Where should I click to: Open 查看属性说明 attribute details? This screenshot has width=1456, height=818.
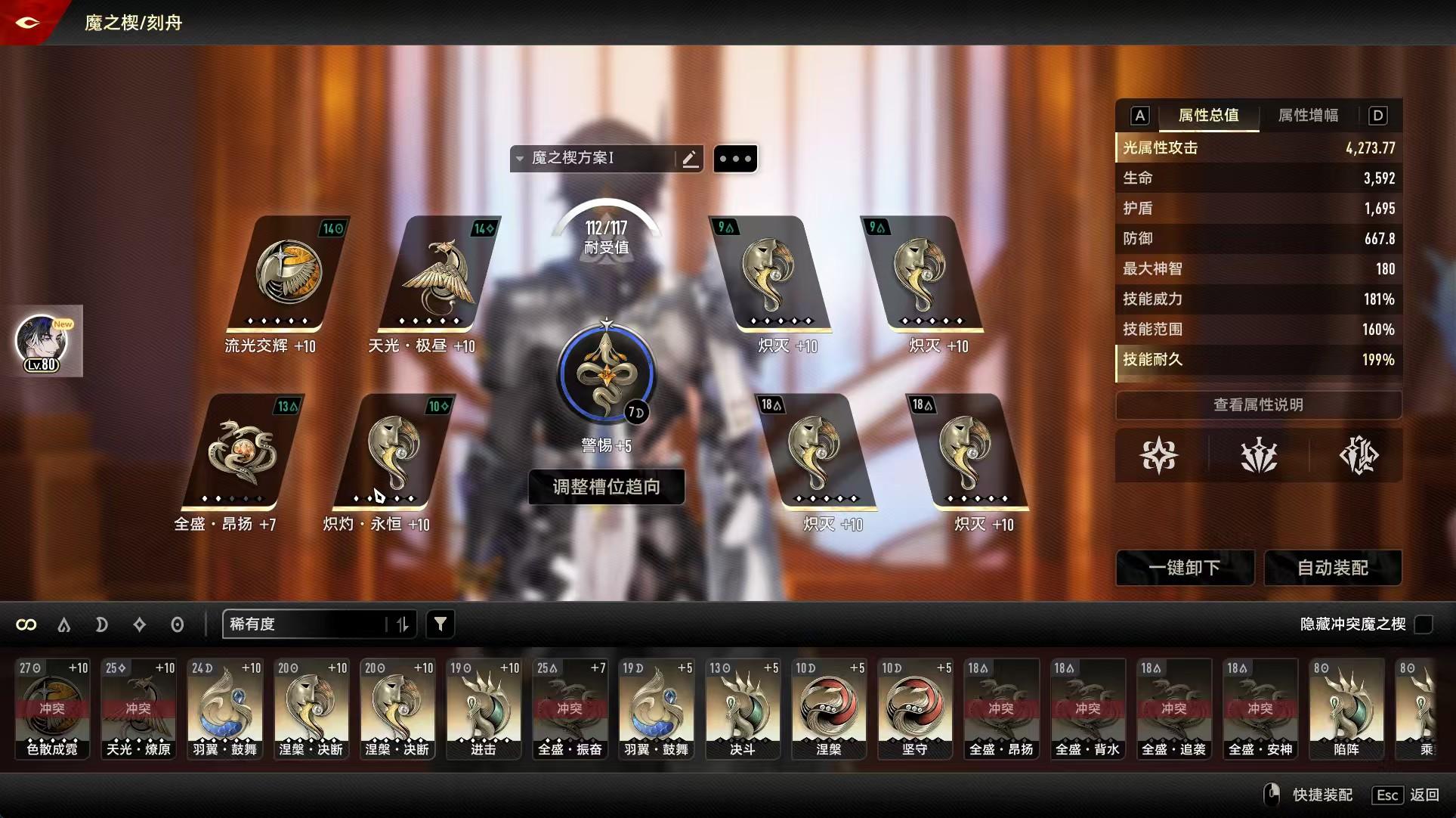coord(1258,404)
